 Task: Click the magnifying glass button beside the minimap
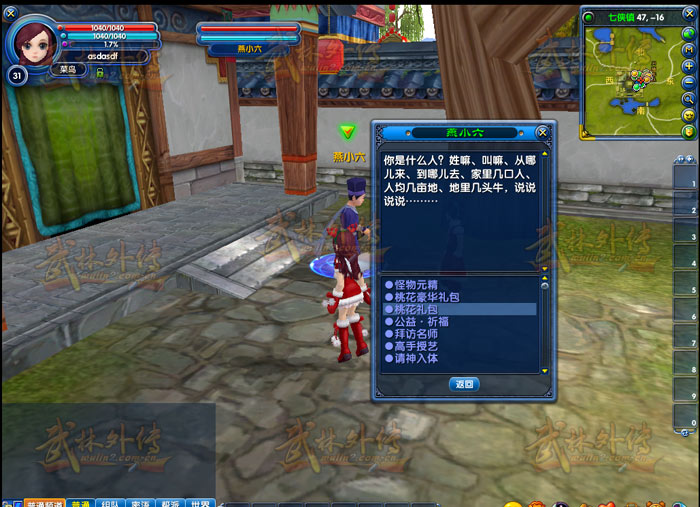(688, 99)
